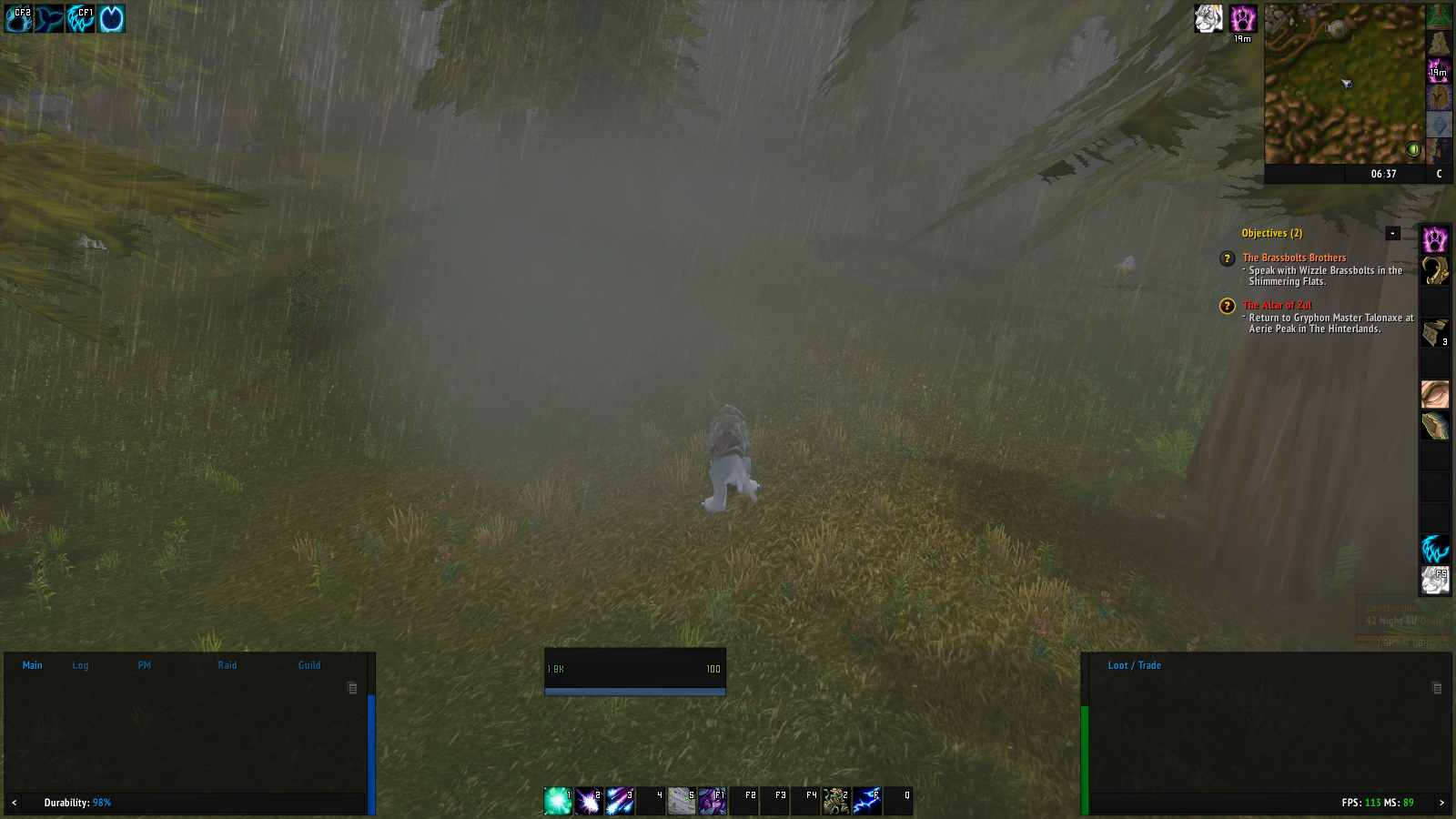Open the chat menu icon beside the blue scrollbar
Image resolution: width=1456 pixels, height=819 pixels.
coord(352,687)
